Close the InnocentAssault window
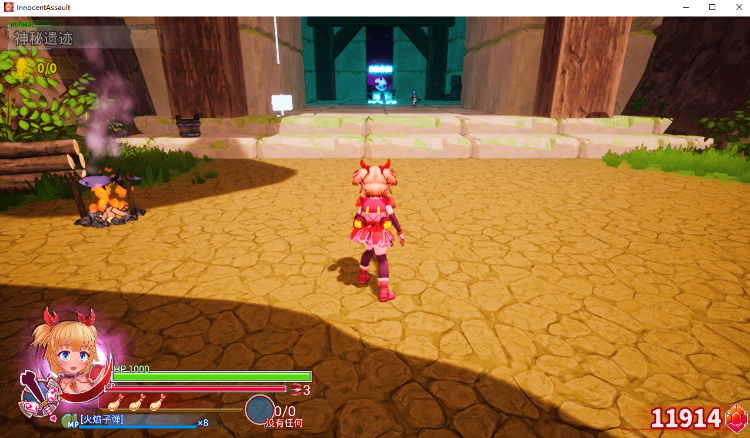The image size is (750, 438). [x=736, y=7]
